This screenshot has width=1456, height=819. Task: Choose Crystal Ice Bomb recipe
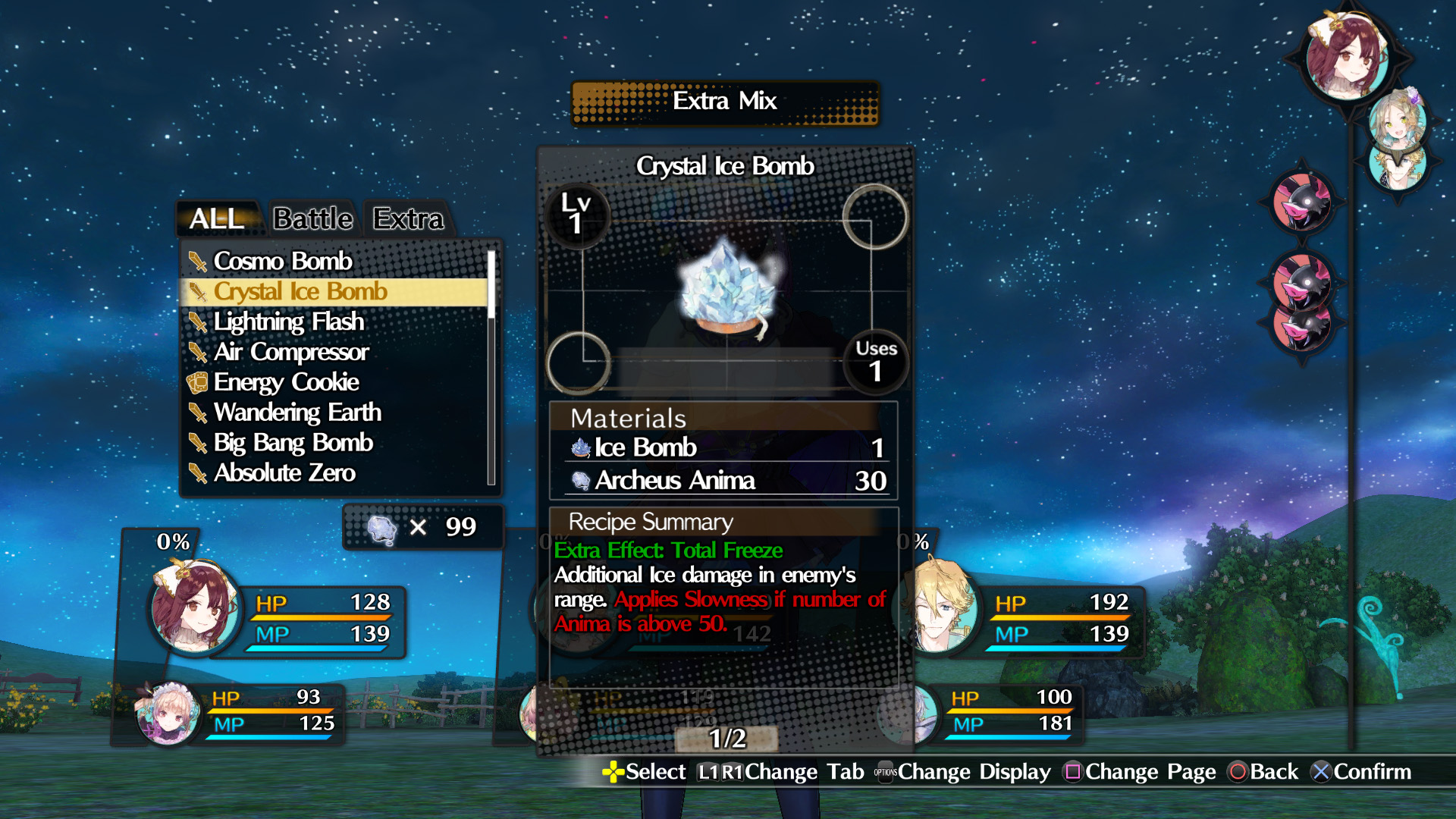(300, 291)
